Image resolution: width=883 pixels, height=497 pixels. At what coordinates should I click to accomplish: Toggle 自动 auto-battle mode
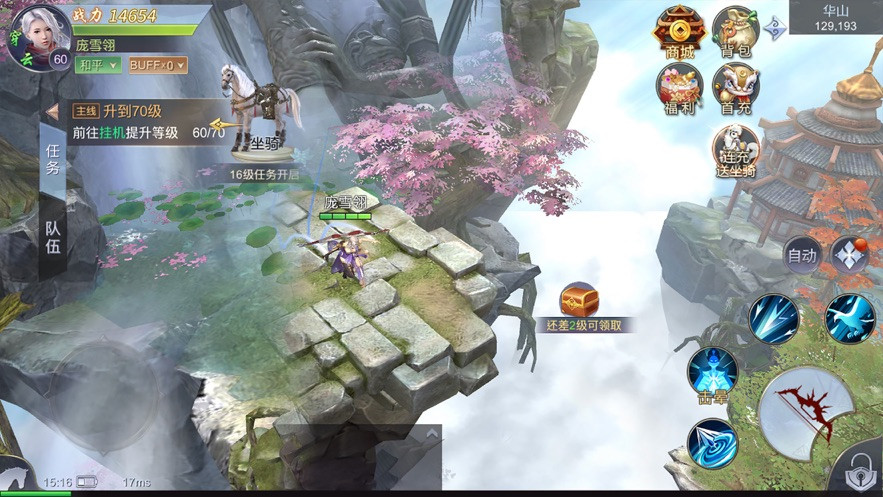pos(802,256)
